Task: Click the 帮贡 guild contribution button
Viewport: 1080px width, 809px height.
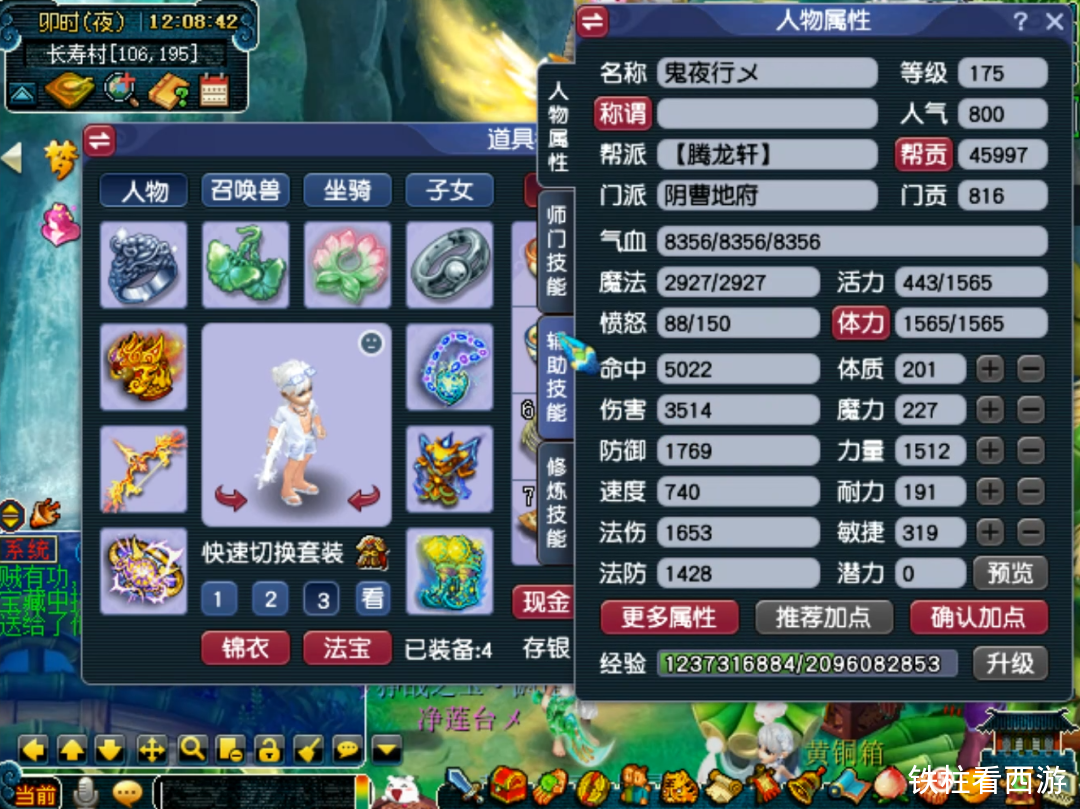Action: click(922, 154)
